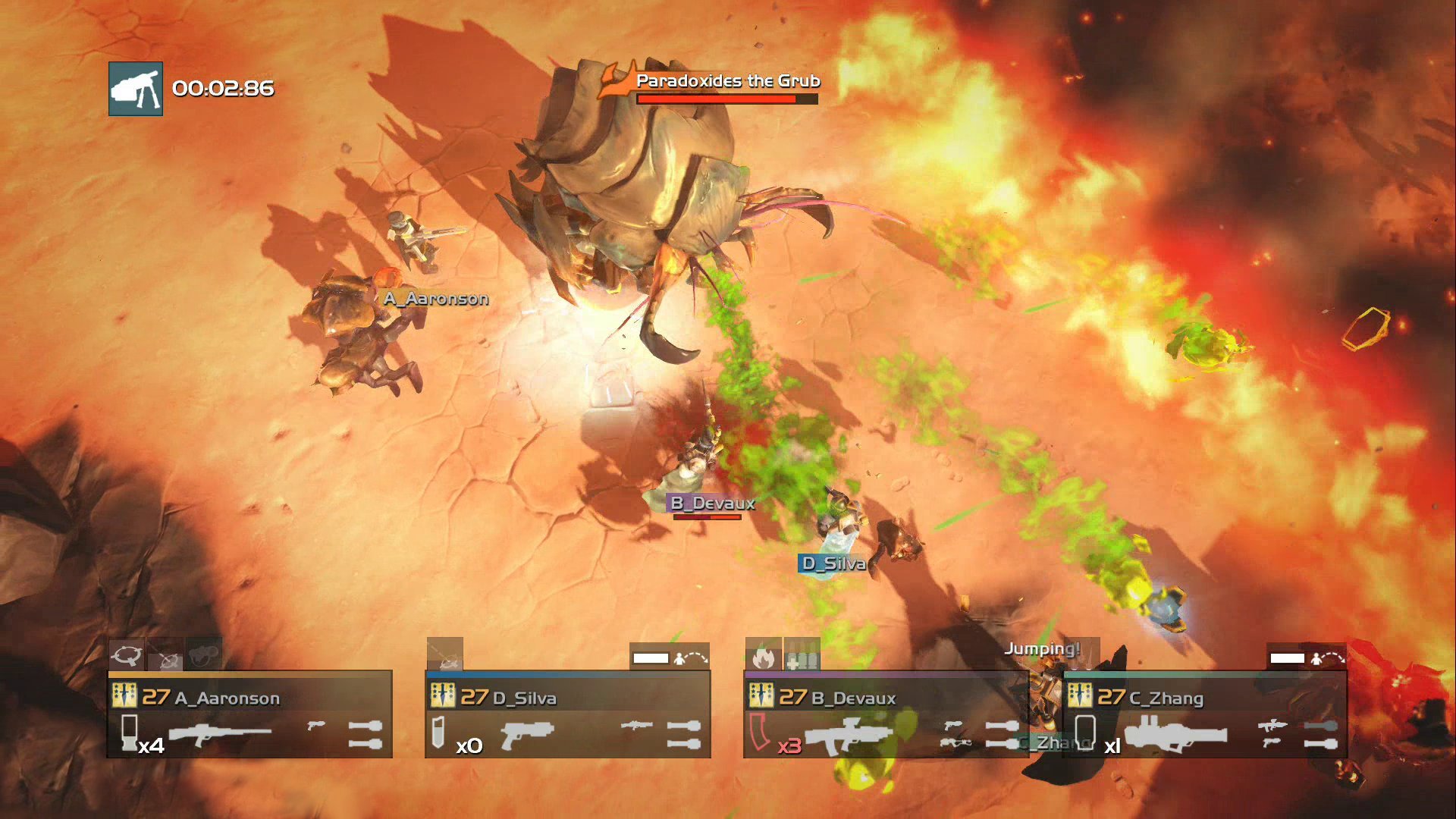Select D_Silva's primary weapon icon
The image size is (1456, 819).
pyautogui.click(x=528, y=734)
